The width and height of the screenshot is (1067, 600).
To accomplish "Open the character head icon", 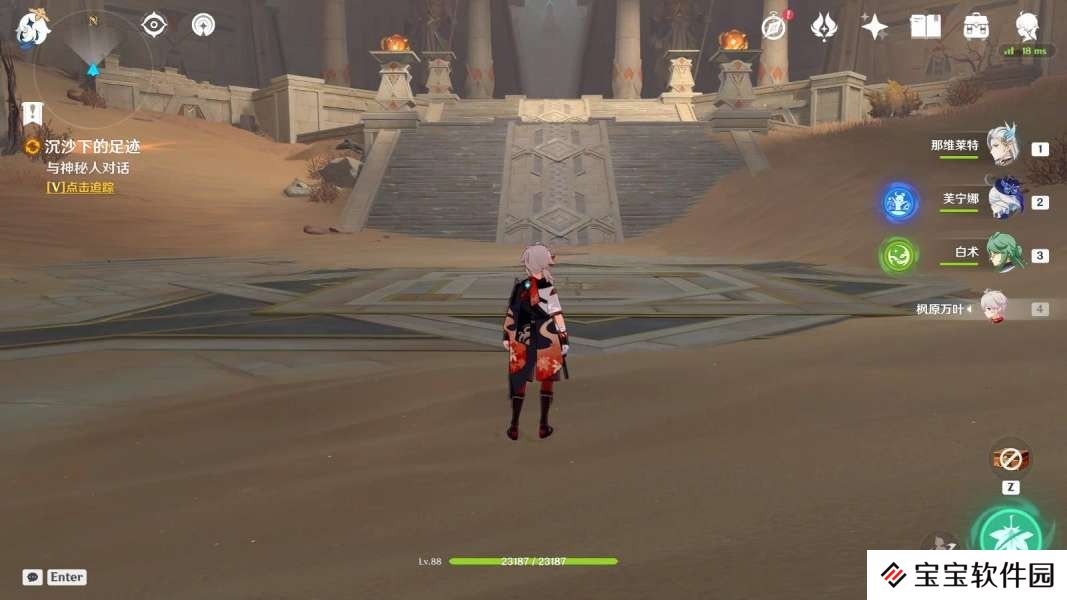I will [x=1027, y=25].
